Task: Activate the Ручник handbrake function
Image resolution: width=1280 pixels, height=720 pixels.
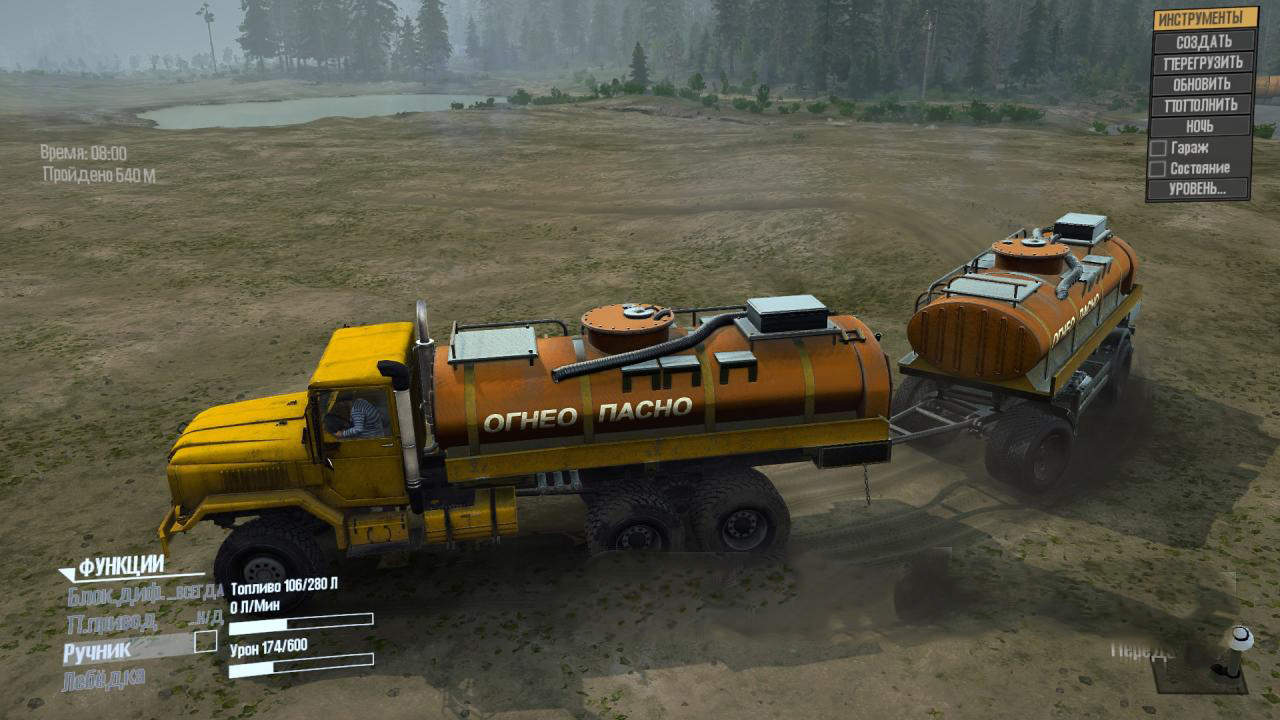Action: point(97,652)
